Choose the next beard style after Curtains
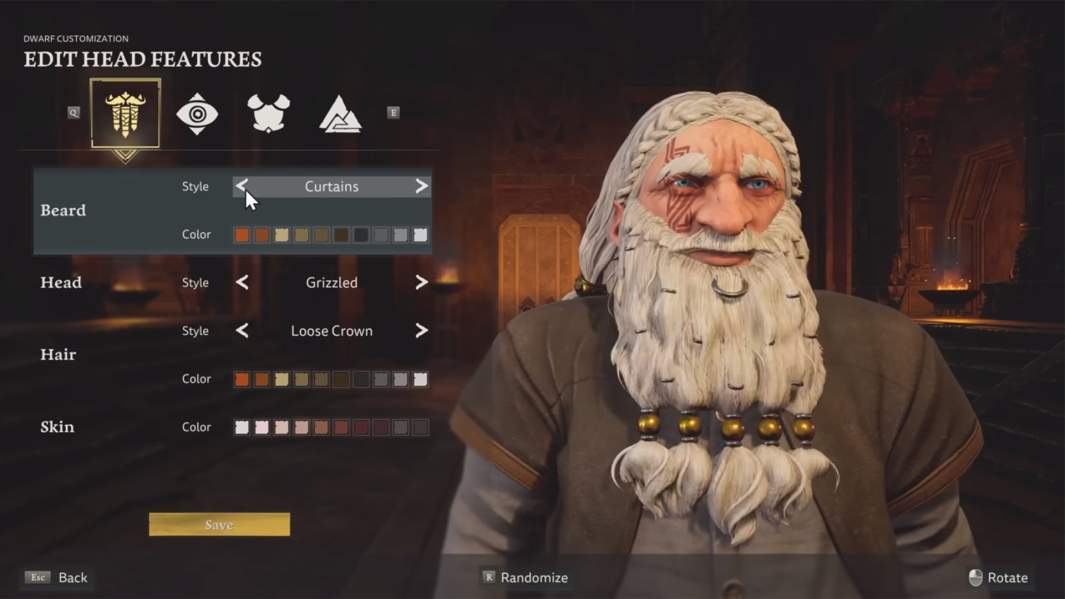Screen dimensions: 1065x599 [421, 186]
